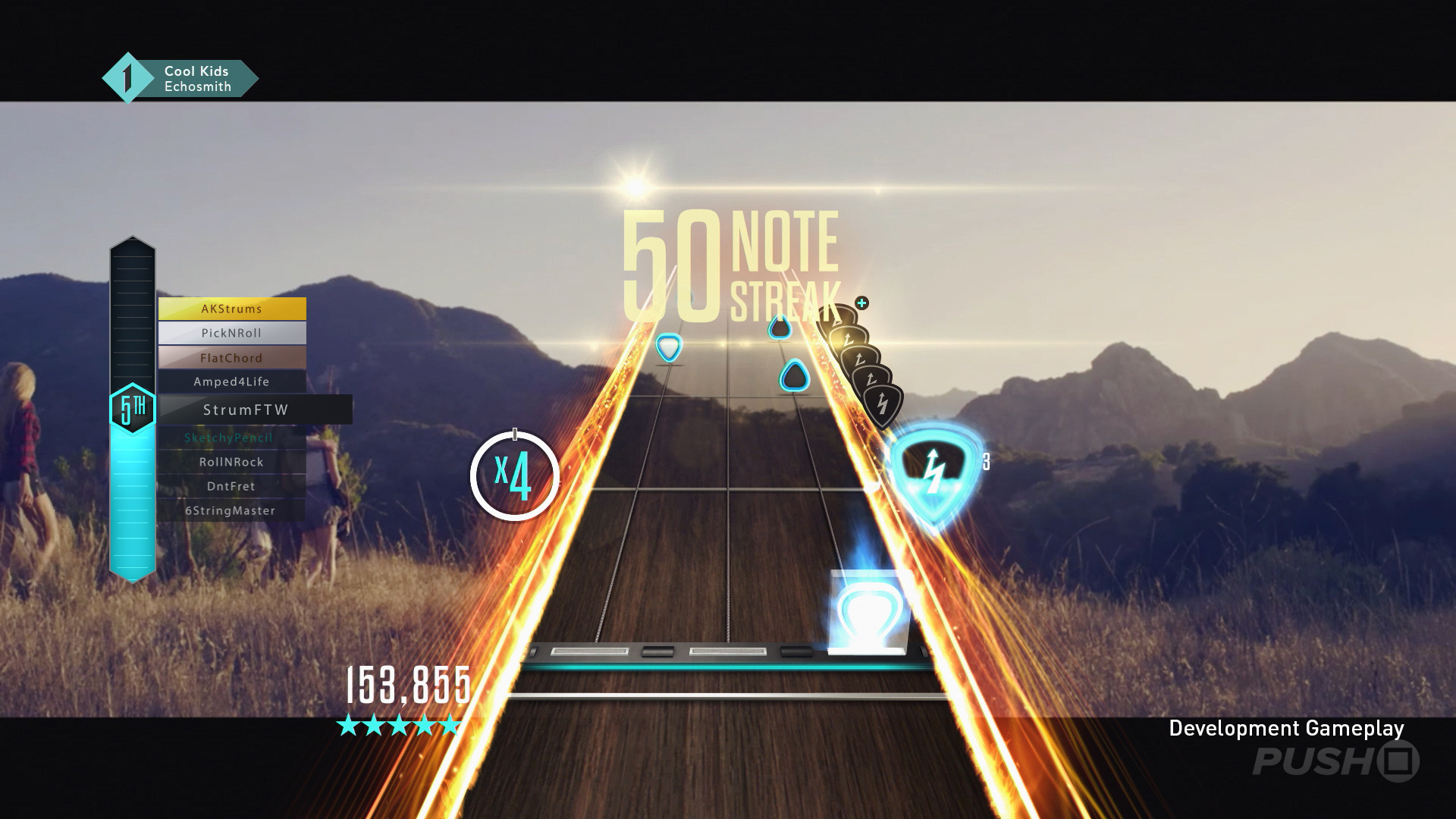Toggle the five-star rating display
This screenshot has height=819, width=1456.
(x=397, y=726)
